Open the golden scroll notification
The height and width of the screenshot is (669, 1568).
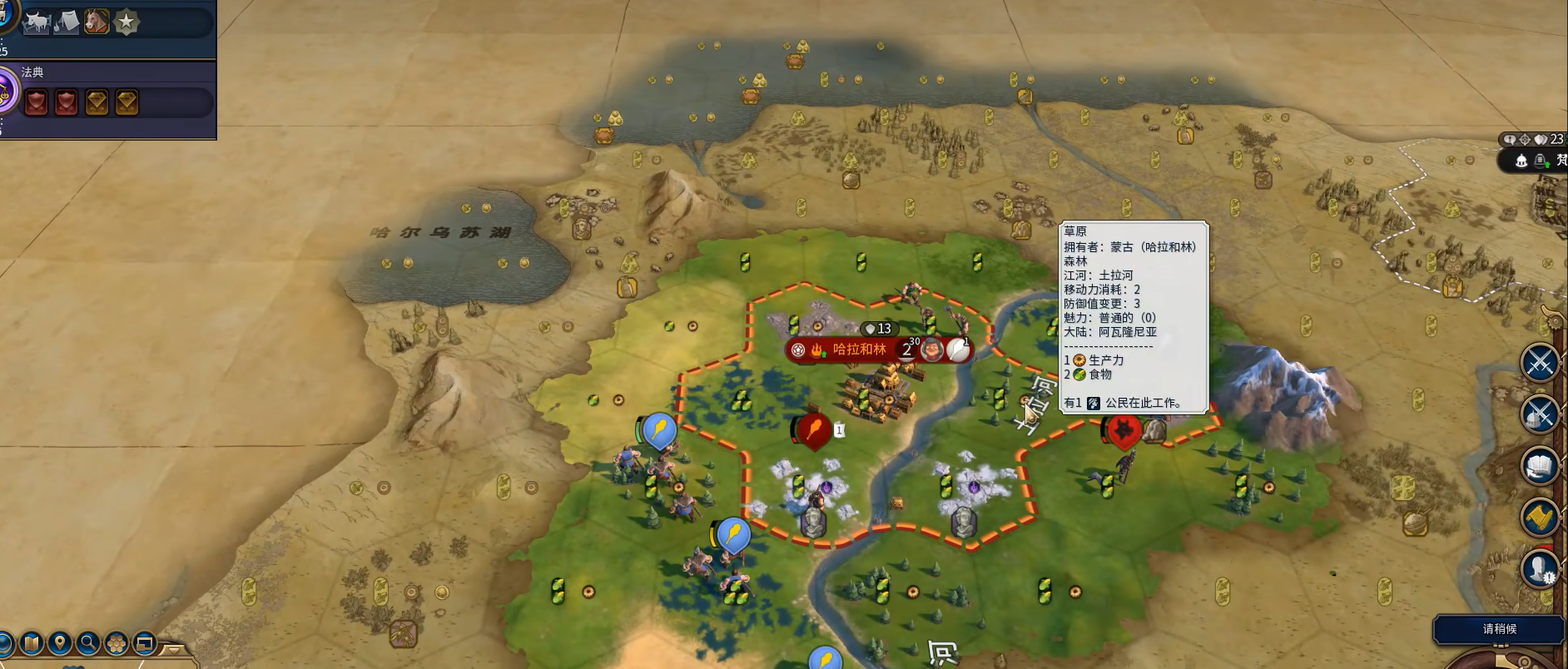point(1539,518)
